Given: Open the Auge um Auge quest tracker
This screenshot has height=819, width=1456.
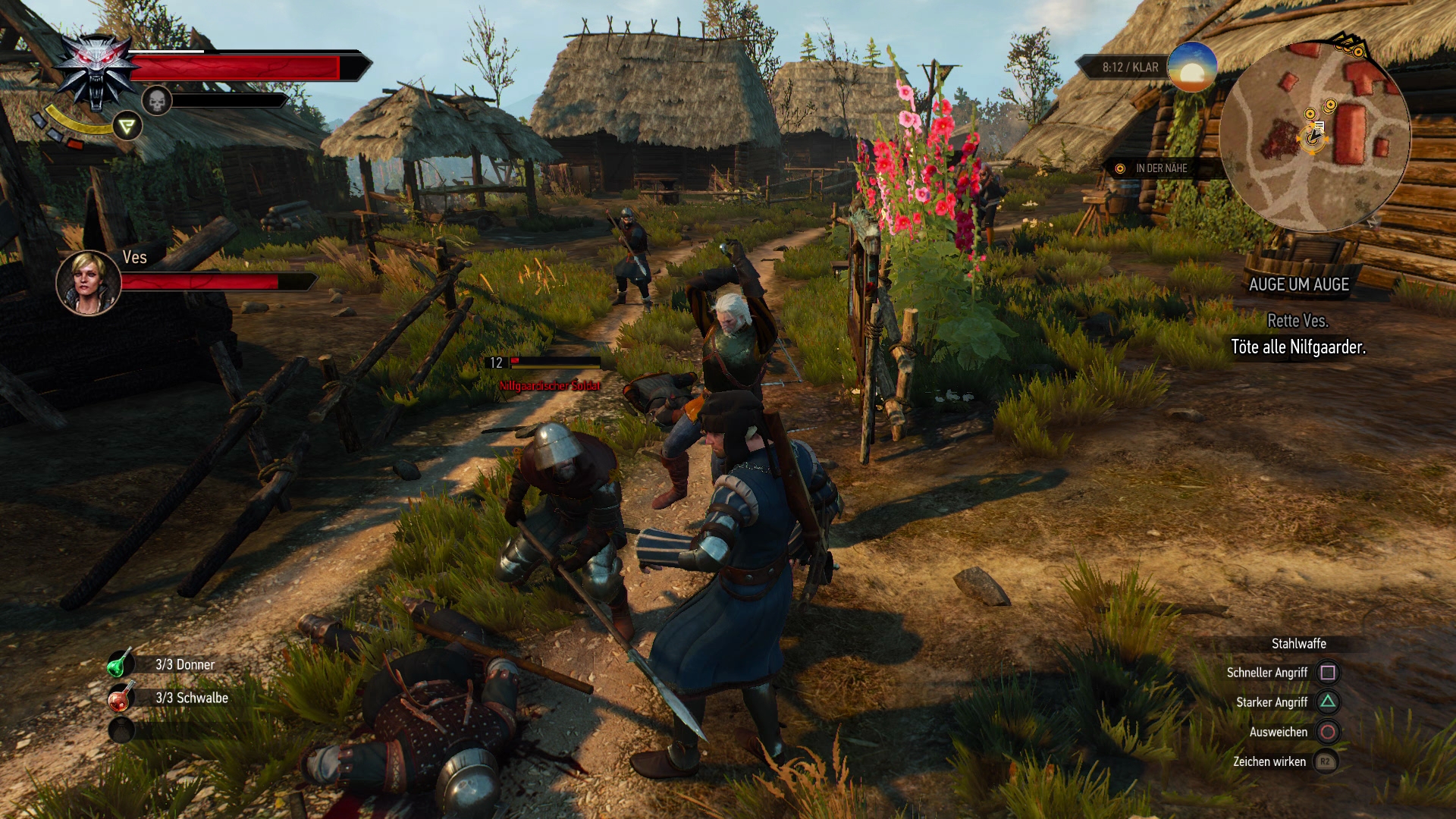Looking at the screenshot, I should 1298,284.
